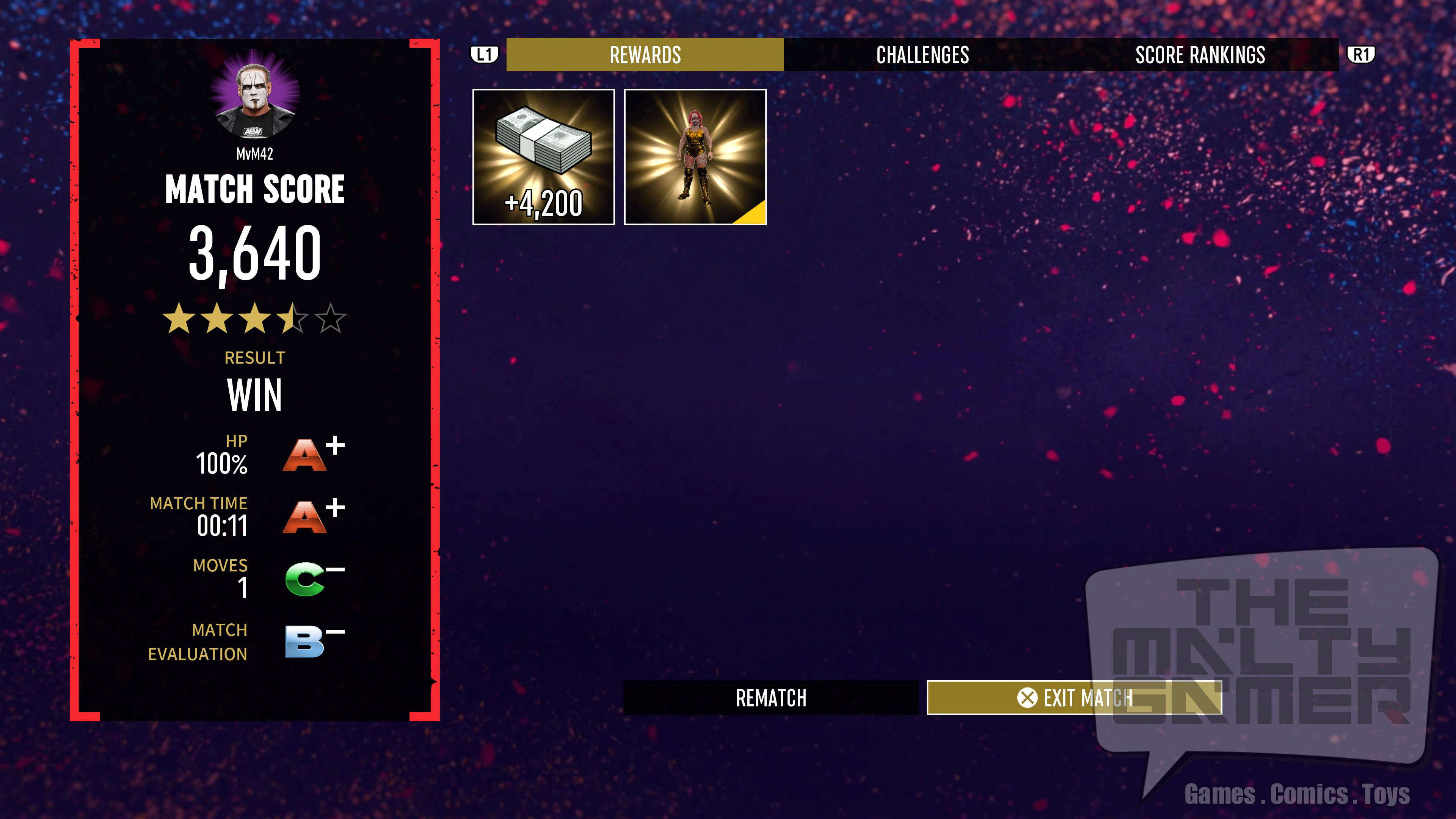This screenshot has width=1456, height=819.
Task: Select the gold wrestler attire reward tile
Action: 695,157
